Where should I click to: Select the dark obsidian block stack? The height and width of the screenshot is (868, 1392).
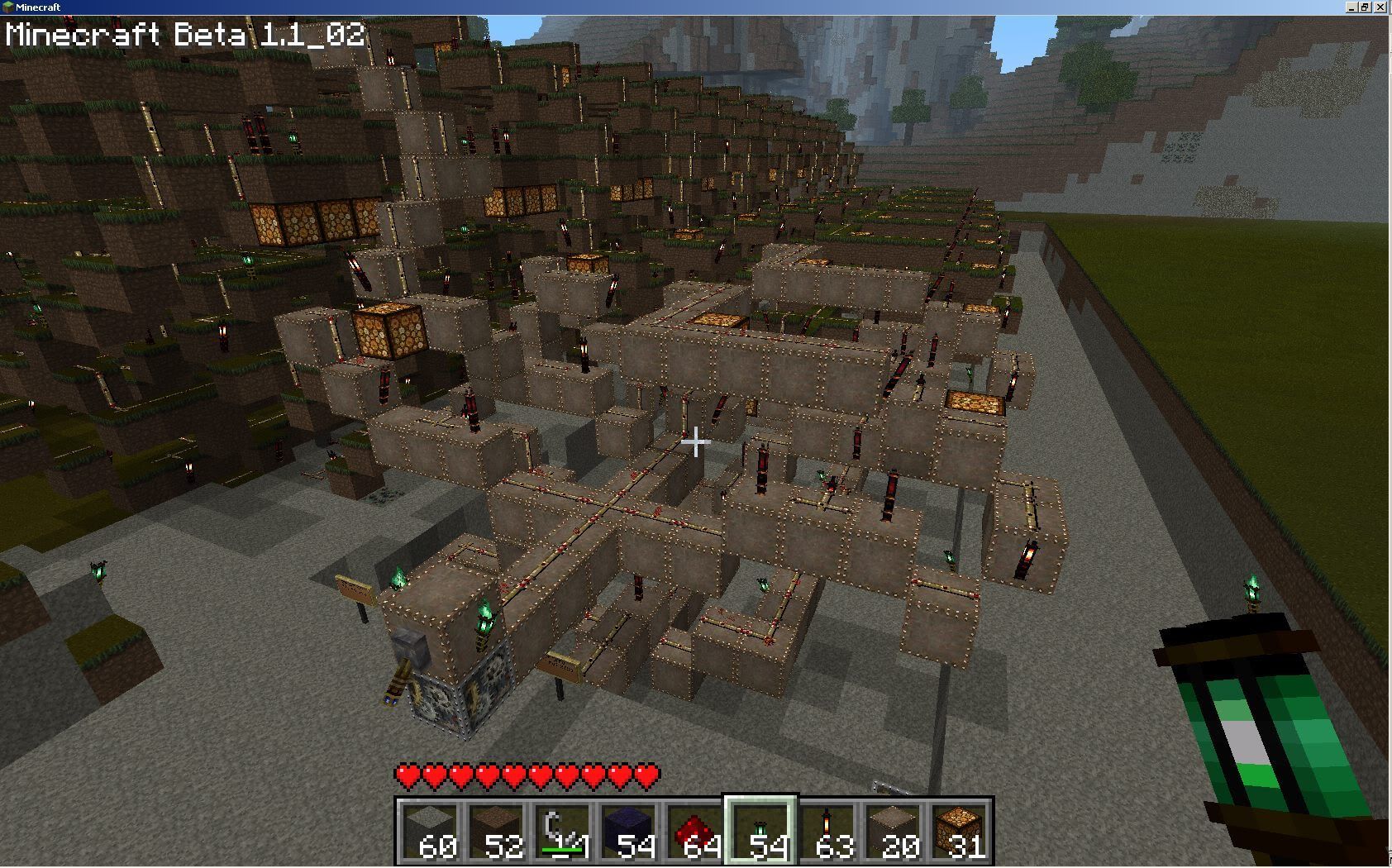coord(629,831)
